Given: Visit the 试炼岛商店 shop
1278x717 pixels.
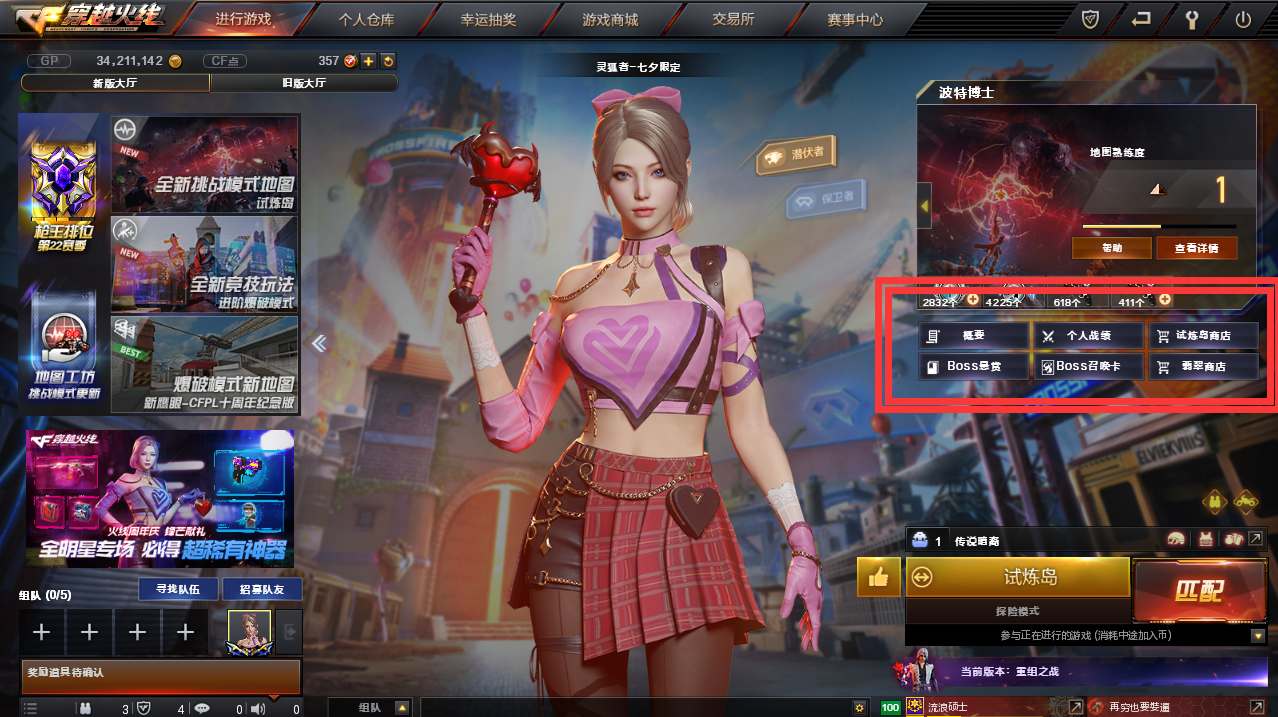Looking at the screenshot, I should pos(1202,336).
